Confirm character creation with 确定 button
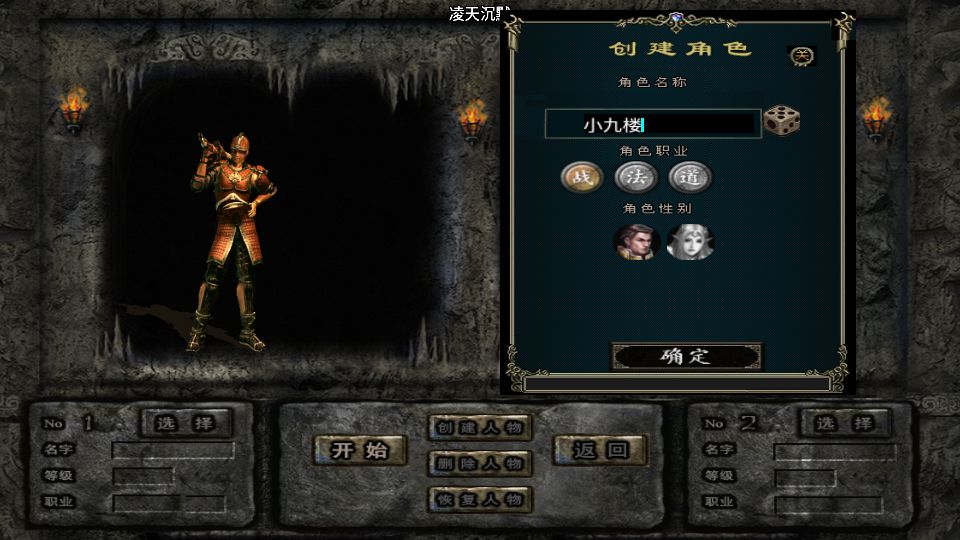960x540 pixels. tap(686, 356)
